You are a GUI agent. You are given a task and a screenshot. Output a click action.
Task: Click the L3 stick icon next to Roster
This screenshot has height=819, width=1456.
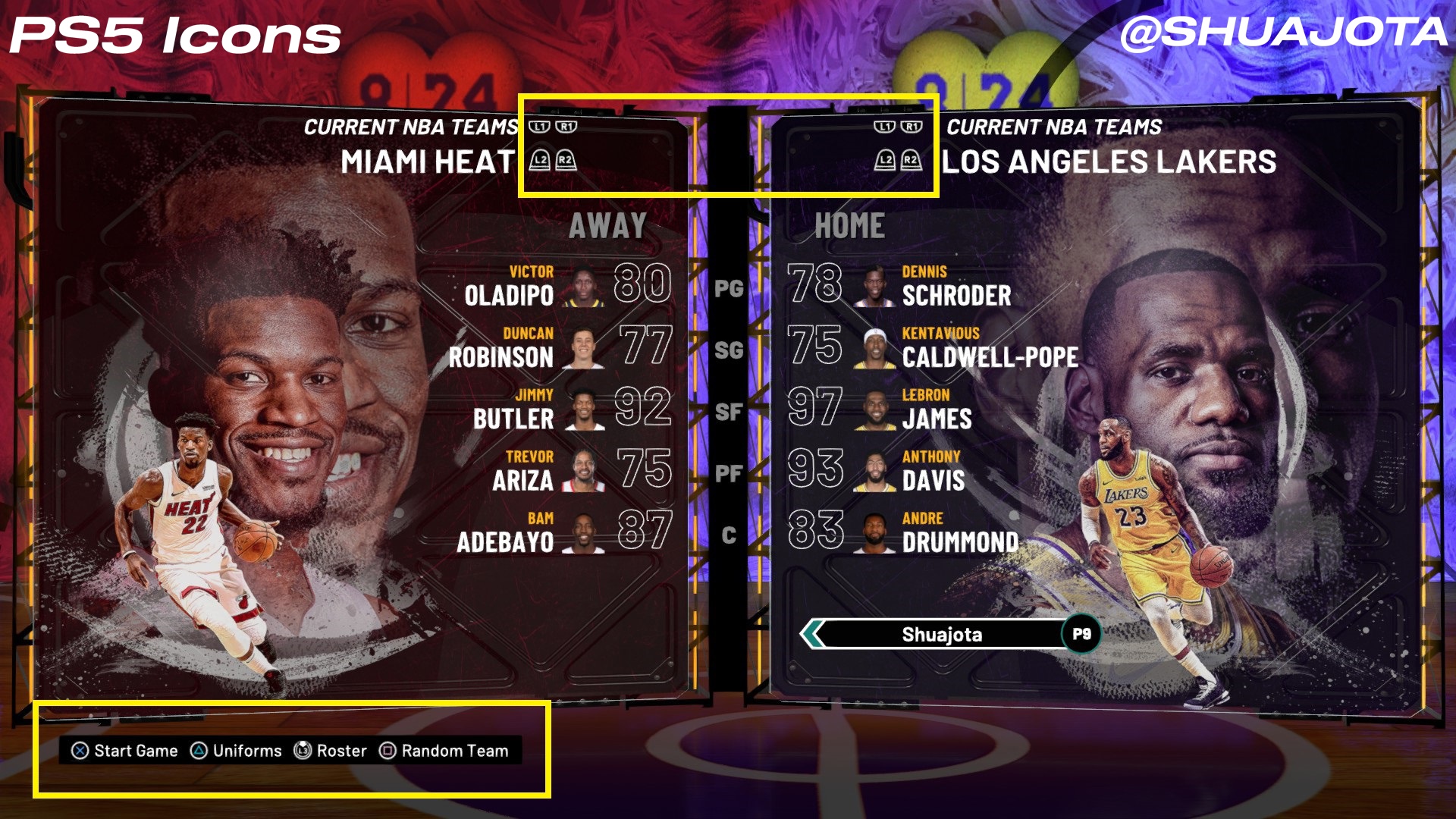(x=302, y=751)
